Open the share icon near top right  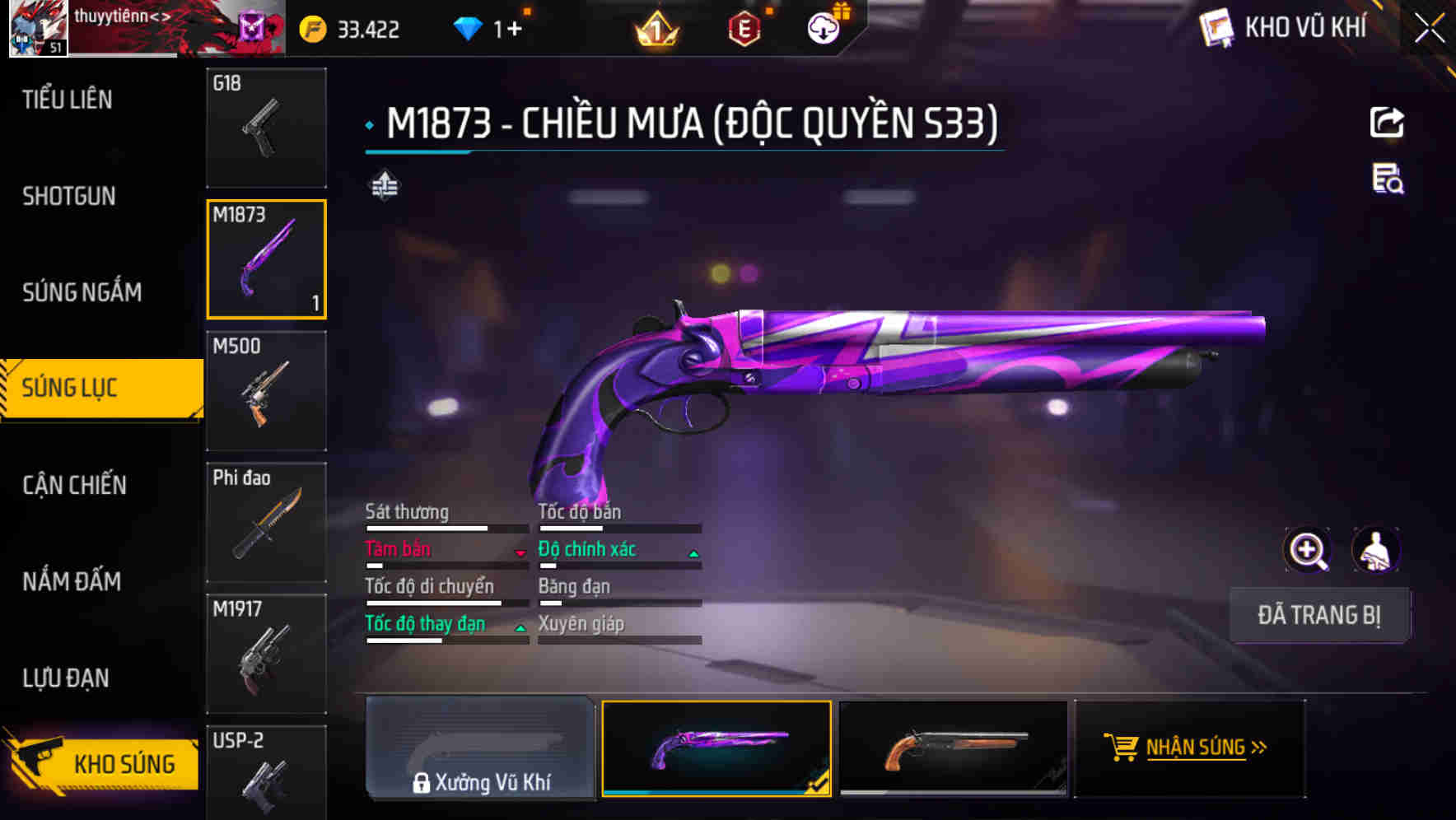(x=1388, y=122)
